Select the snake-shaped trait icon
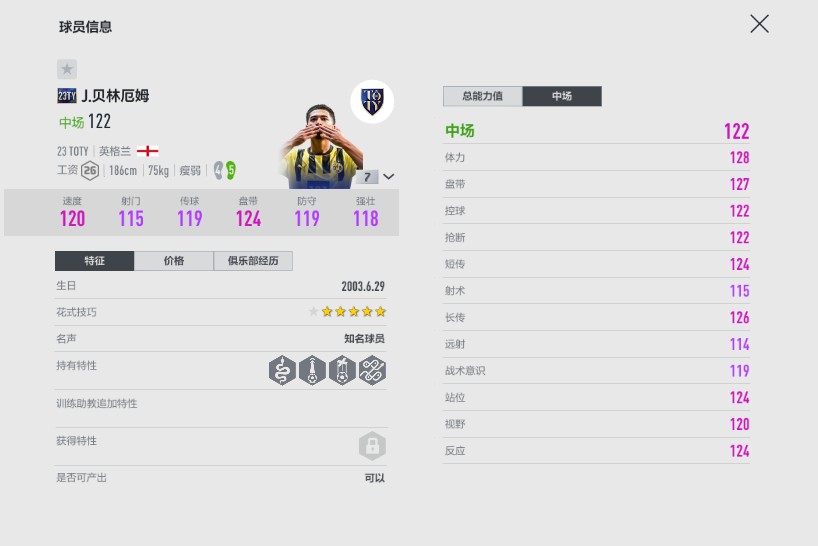This screenshot has height=546, width=818. pyautogui.click(x=283, y=371)
